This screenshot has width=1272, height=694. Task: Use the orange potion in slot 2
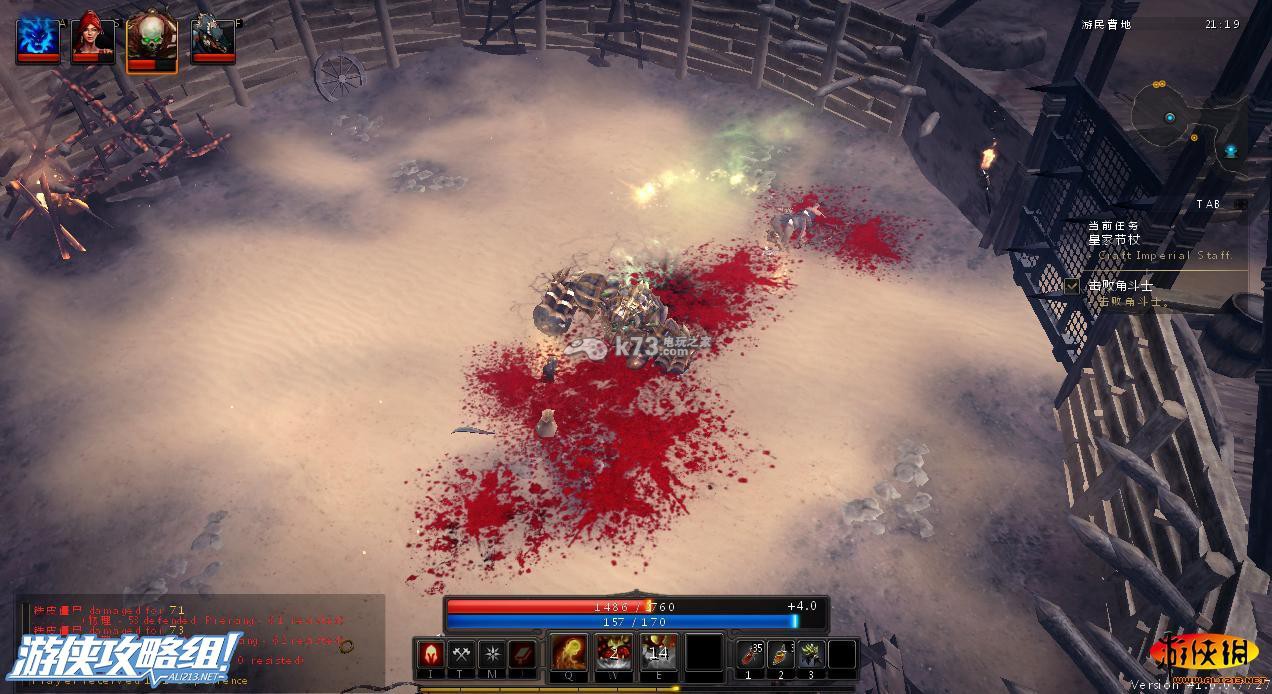(x=781, y=655)
